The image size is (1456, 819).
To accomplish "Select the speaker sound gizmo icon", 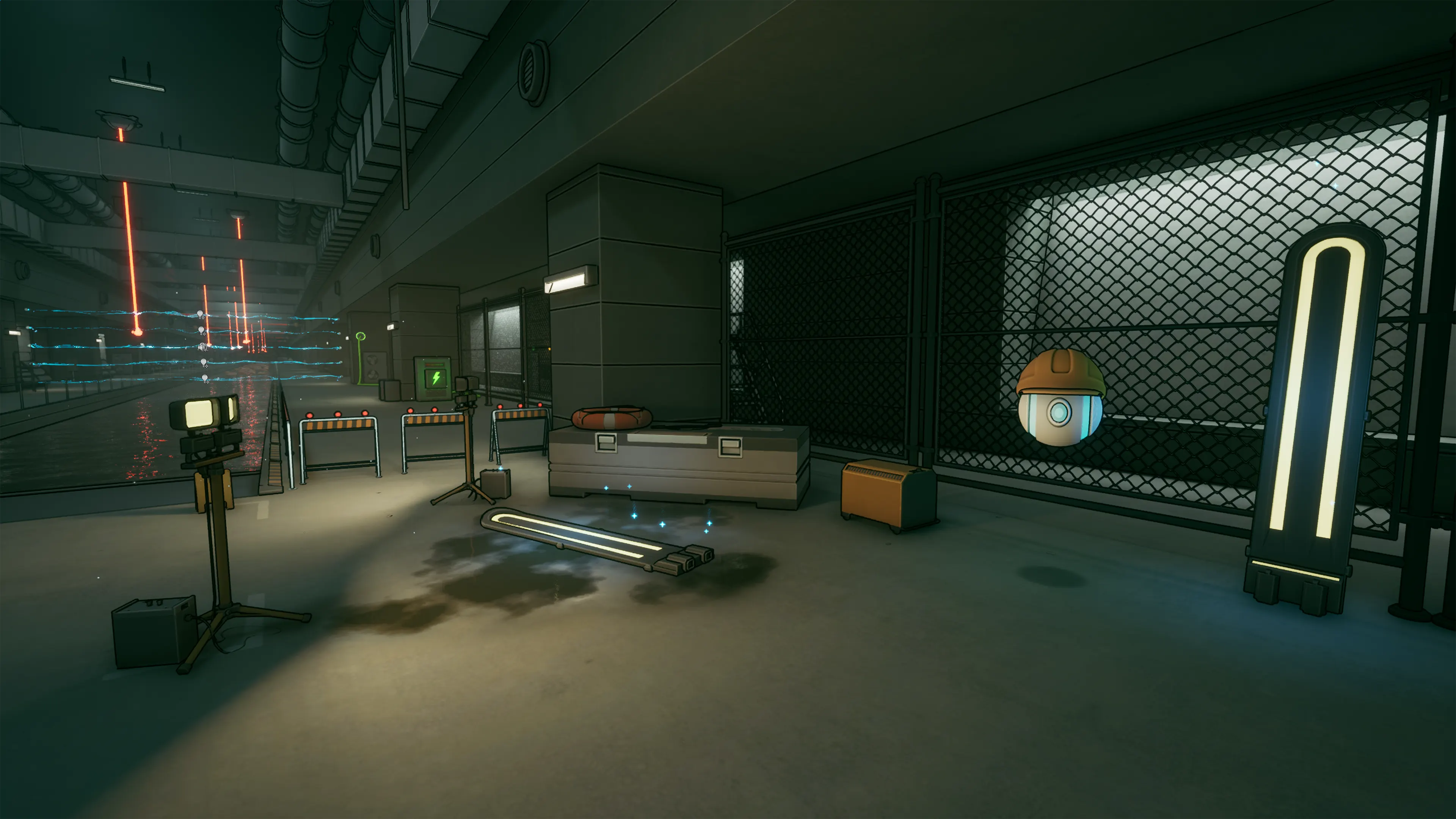I will (202, 347).
